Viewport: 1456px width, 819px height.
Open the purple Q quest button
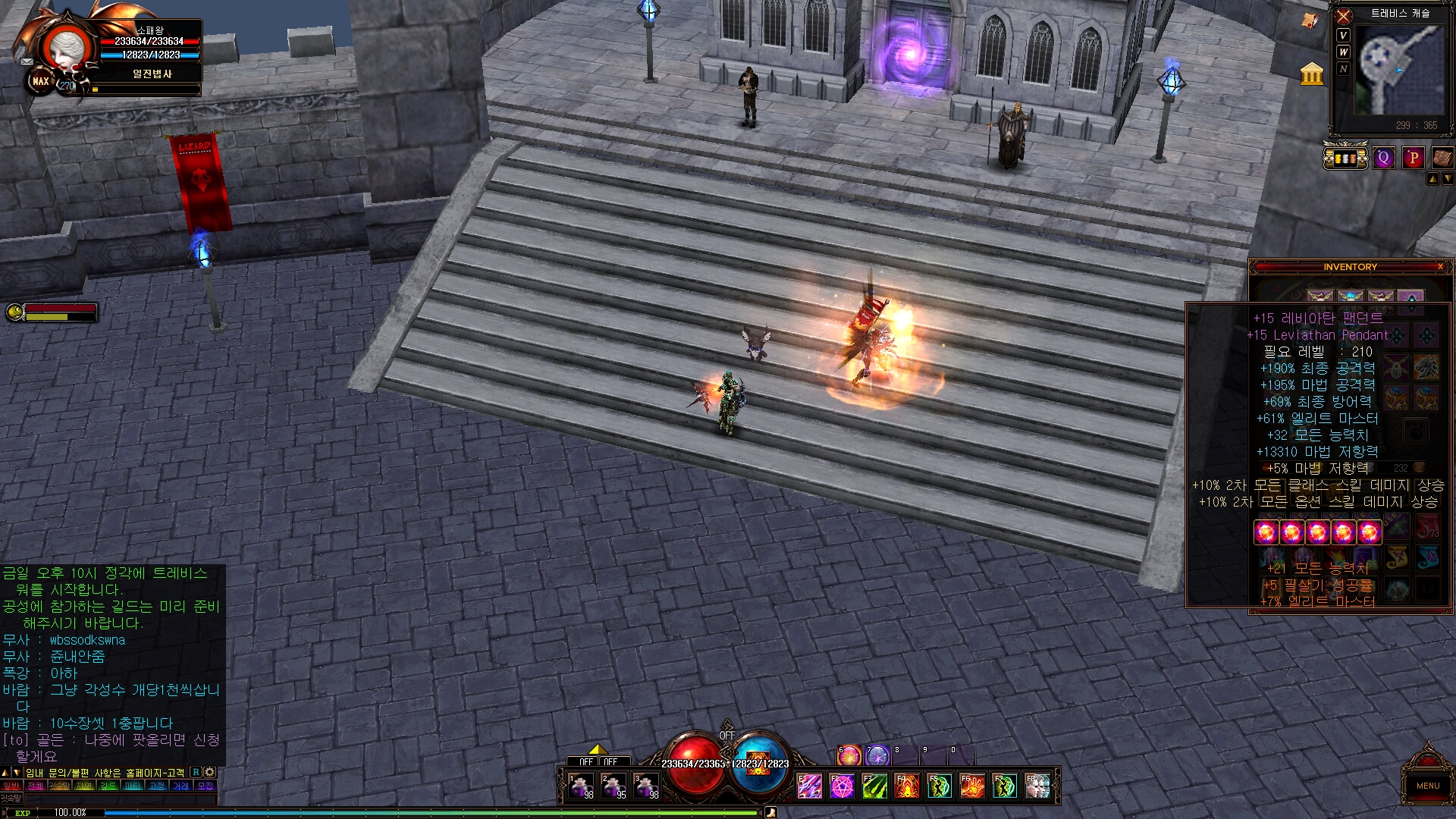(x=1384, y=158)
